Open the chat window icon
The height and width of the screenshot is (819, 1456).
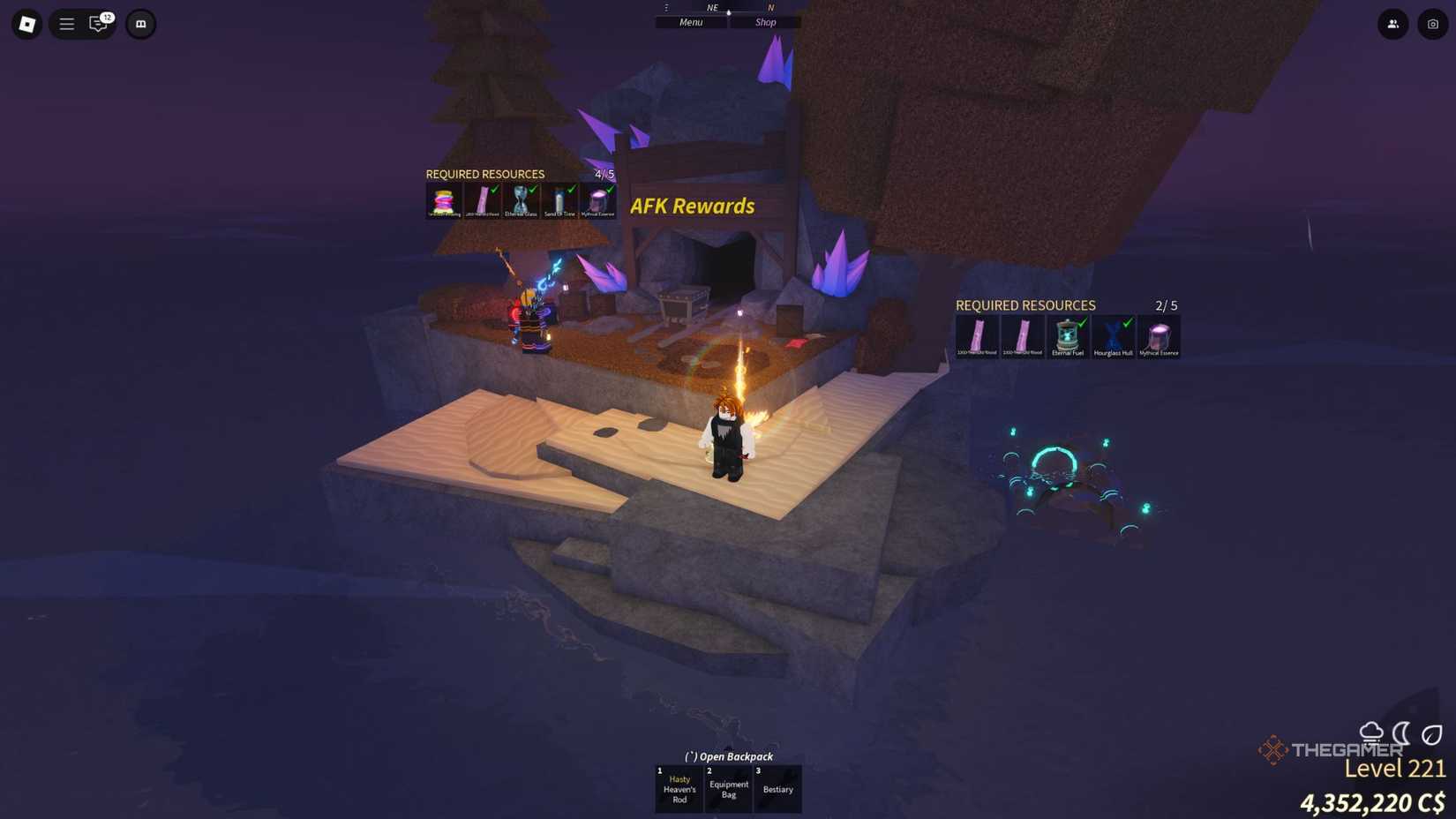pyautogui.click(x=97, y=24)
